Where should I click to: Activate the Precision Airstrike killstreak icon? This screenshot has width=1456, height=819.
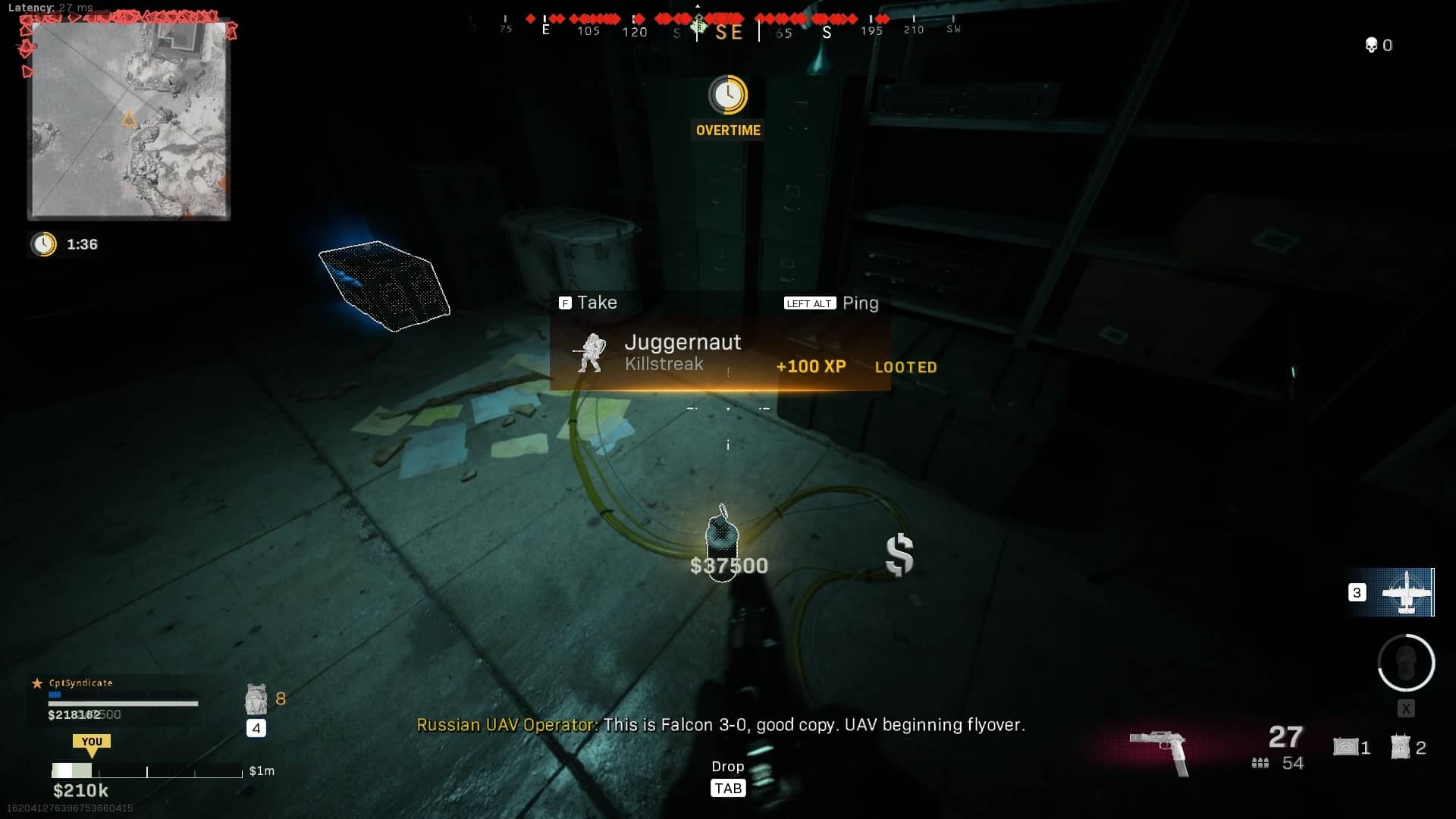(x=1407, y=592)
